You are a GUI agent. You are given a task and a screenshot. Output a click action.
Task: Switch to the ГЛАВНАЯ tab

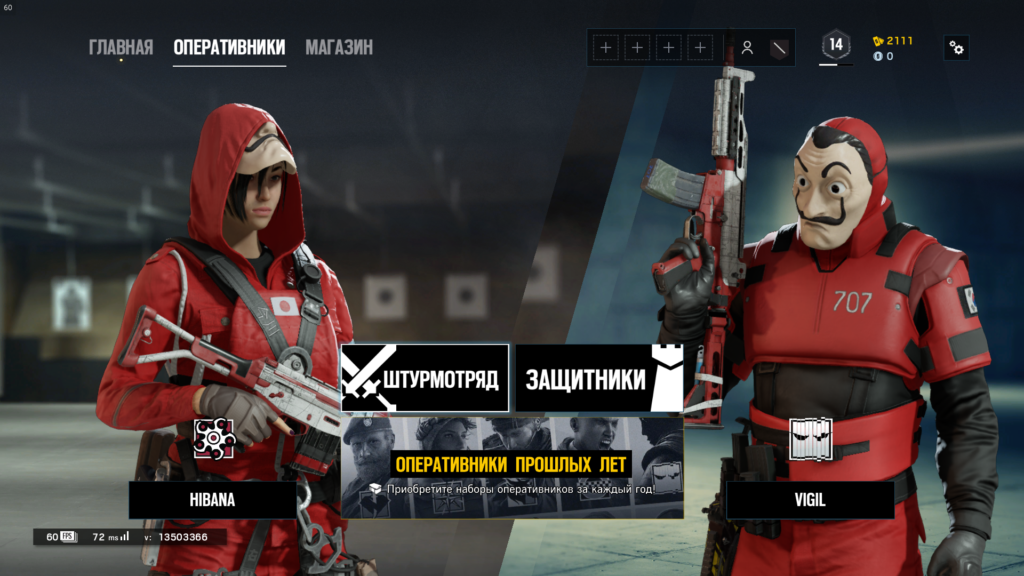click(x=121, y=47)
